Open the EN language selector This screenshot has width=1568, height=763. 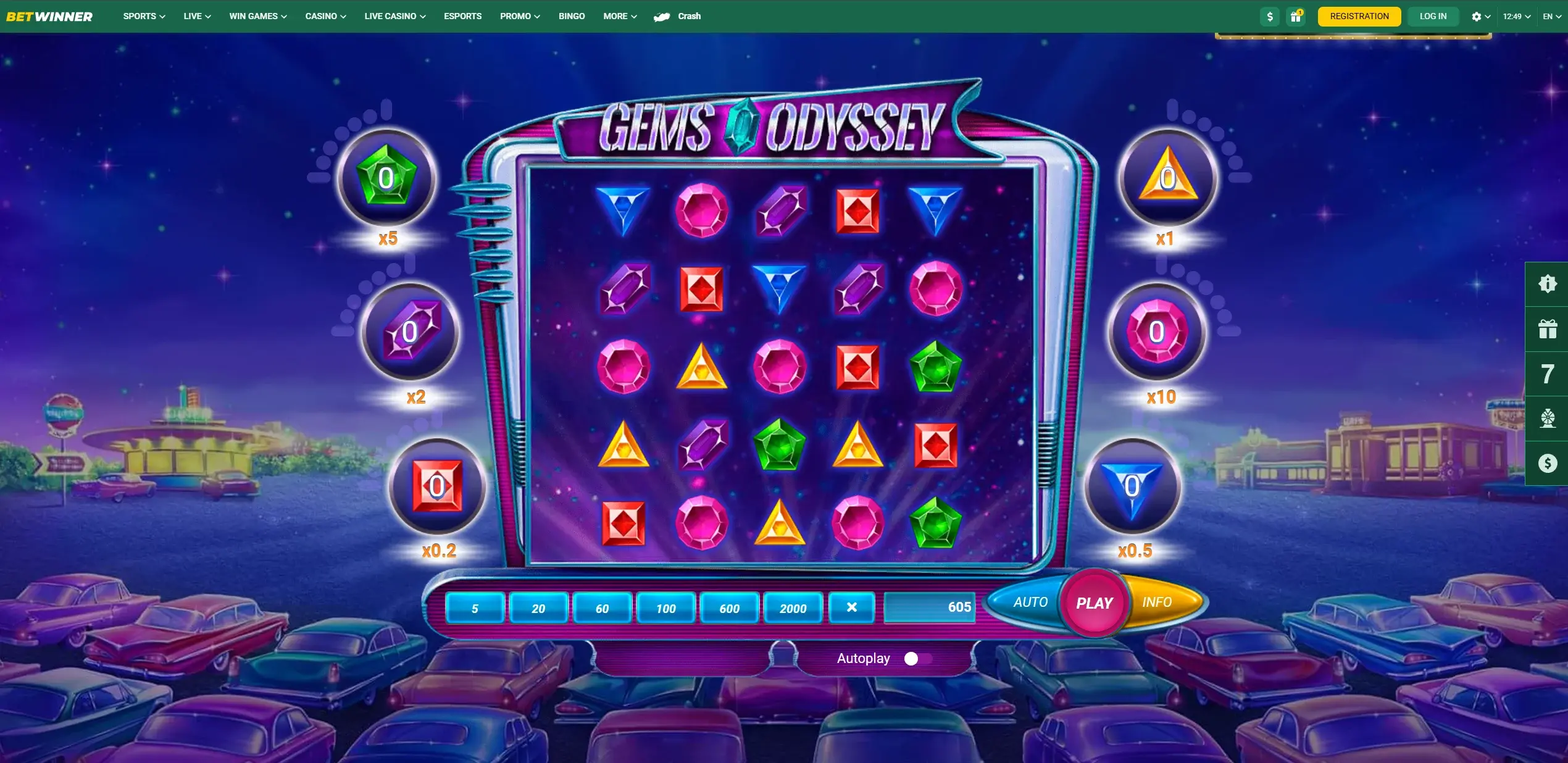click(x=1551, y=17)
